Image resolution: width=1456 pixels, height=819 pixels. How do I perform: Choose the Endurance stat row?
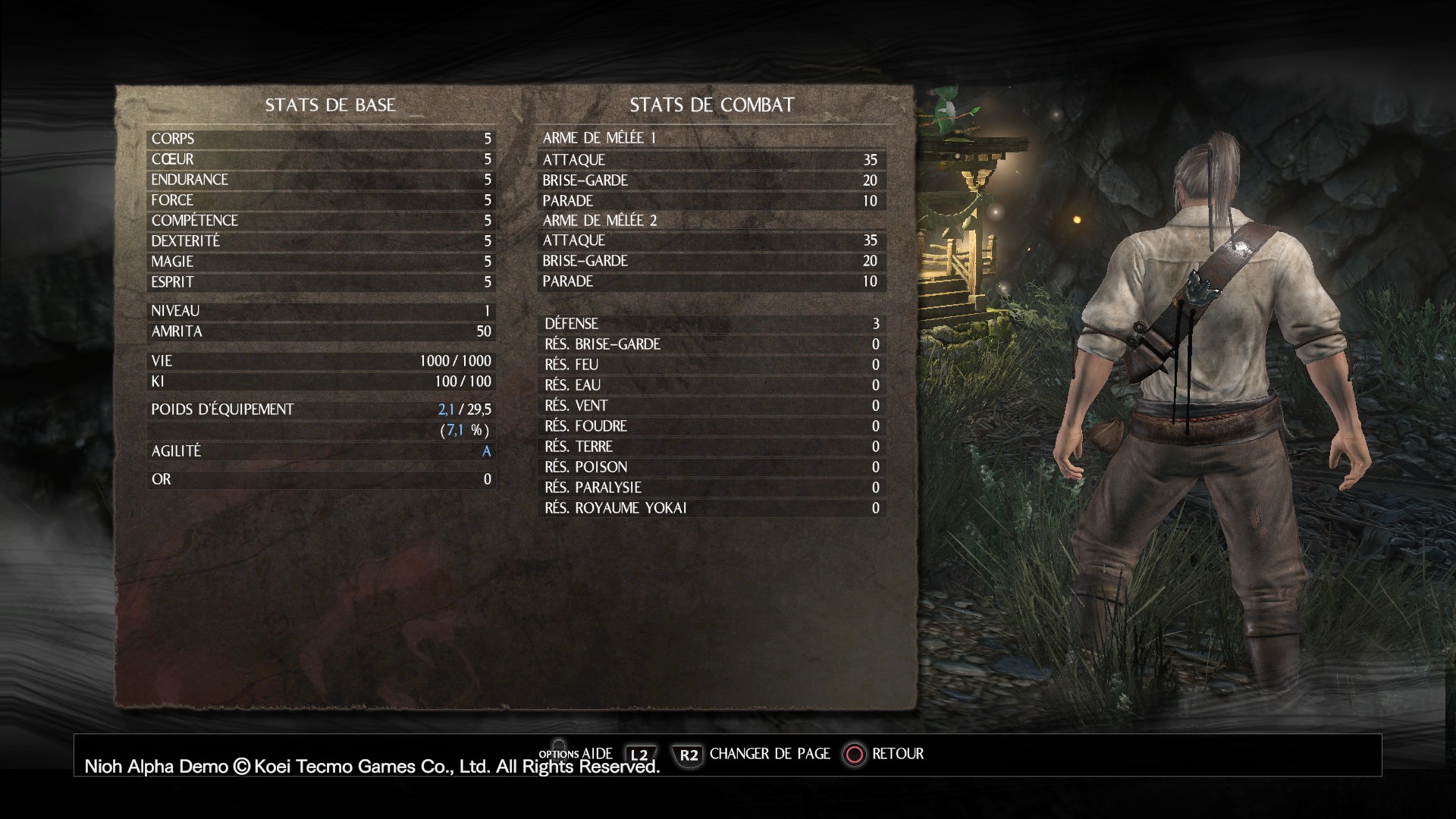click(x=321, y=180)
